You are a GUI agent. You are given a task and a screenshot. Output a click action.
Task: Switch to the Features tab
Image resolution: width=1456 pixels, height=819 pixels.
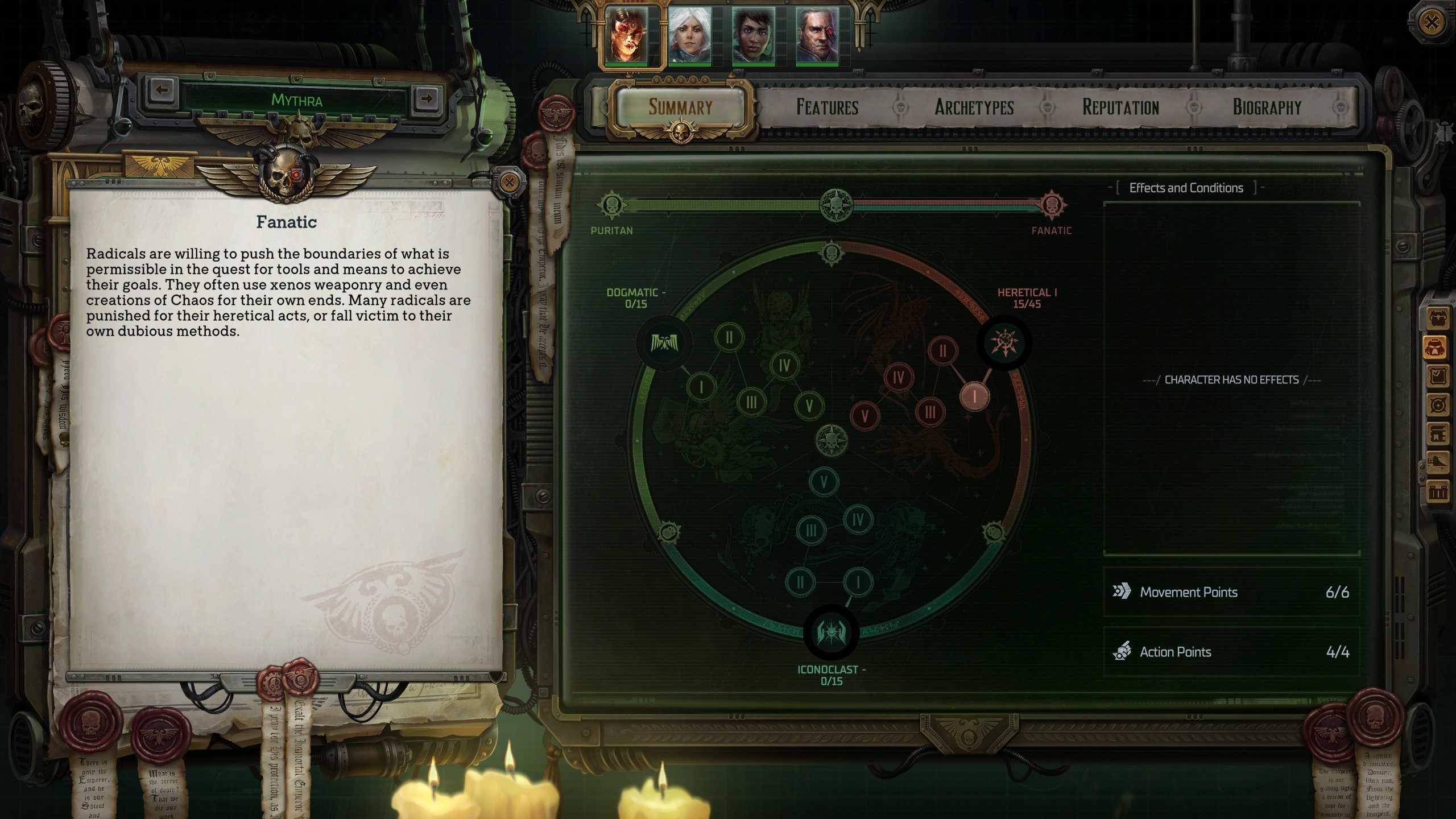[x=827, y=107]
